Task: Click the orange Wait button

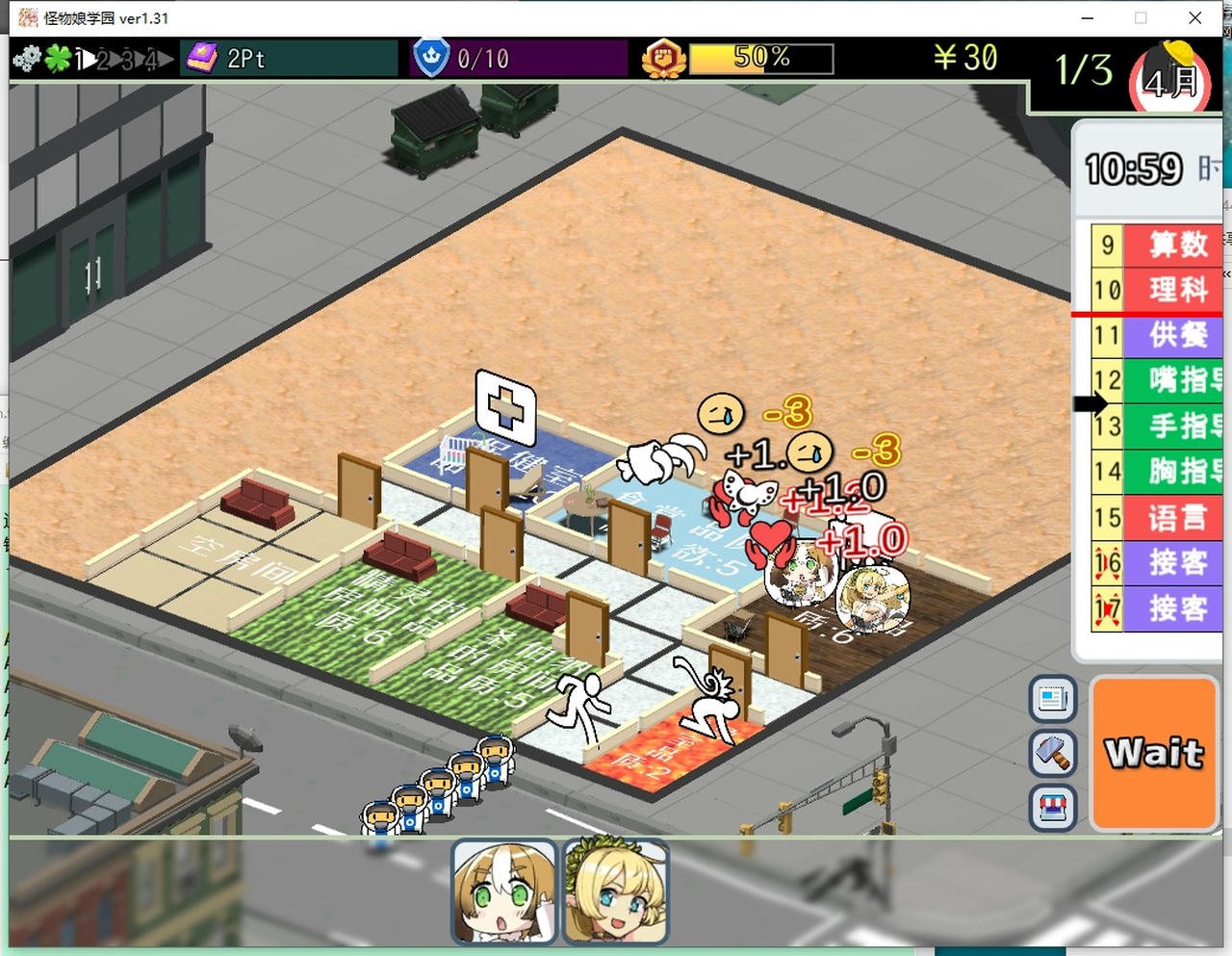Action: click(1155, 753)
